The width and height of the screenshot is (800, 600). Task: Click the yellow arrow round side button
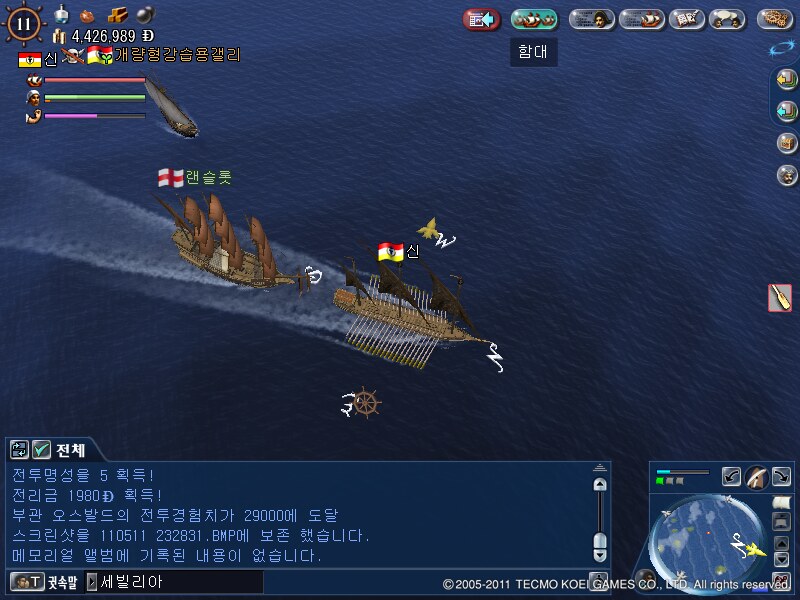787,79
